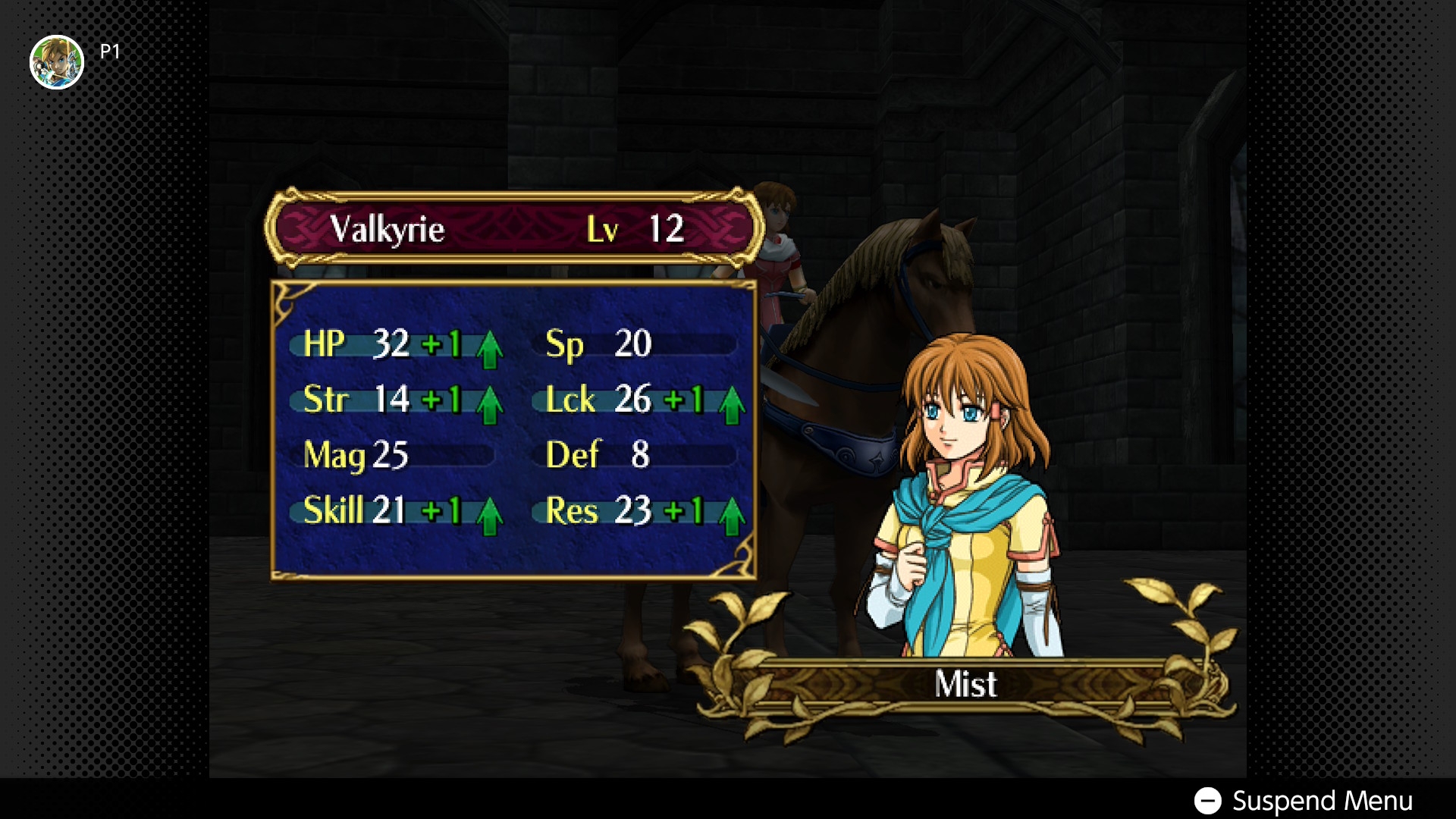Open the Suspend Menu
Image resolution: width=1456 pixels, height=819 pixels.
coord(1303,801)
